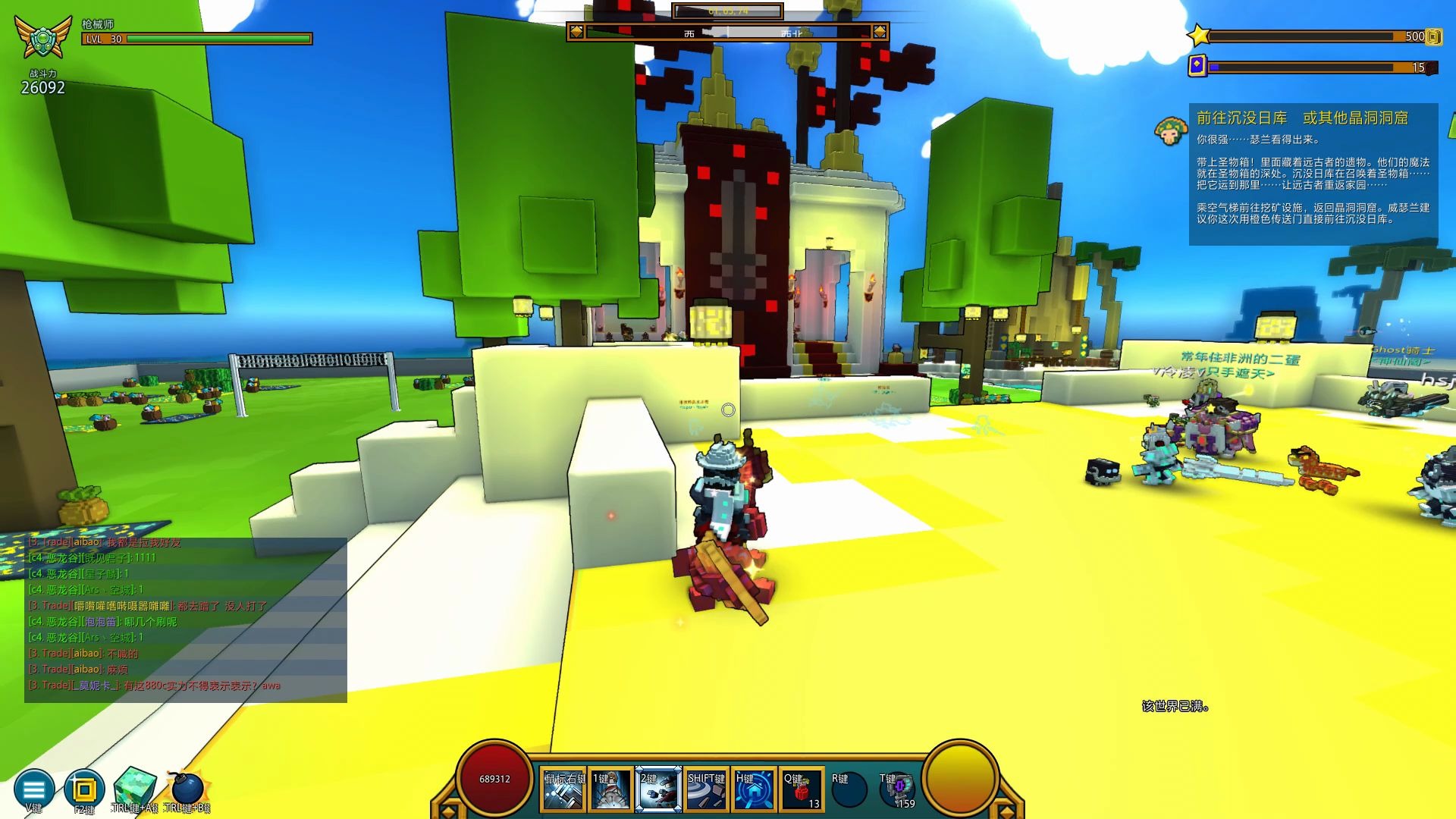This screenshot has height=819, width=1456.
Task: Click the empty R key slot
Action: [849, 789]
